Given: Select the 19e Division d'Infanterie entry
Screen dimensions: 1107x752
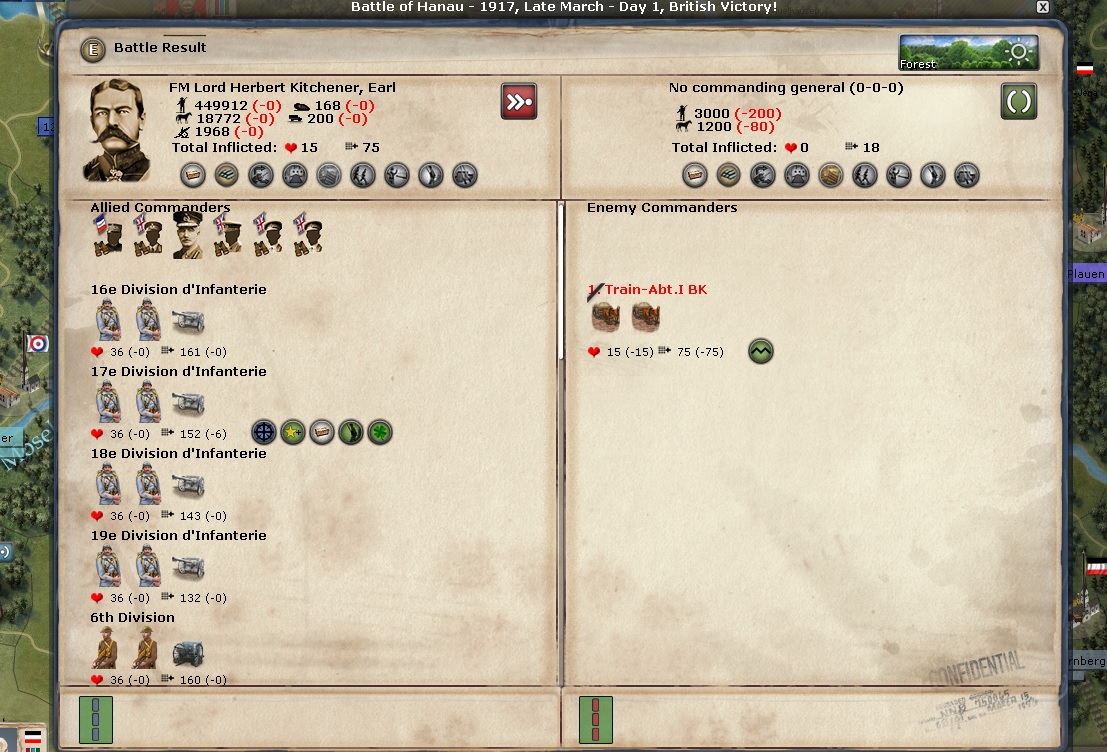Looking at the screenshot, I should (179, 536).
